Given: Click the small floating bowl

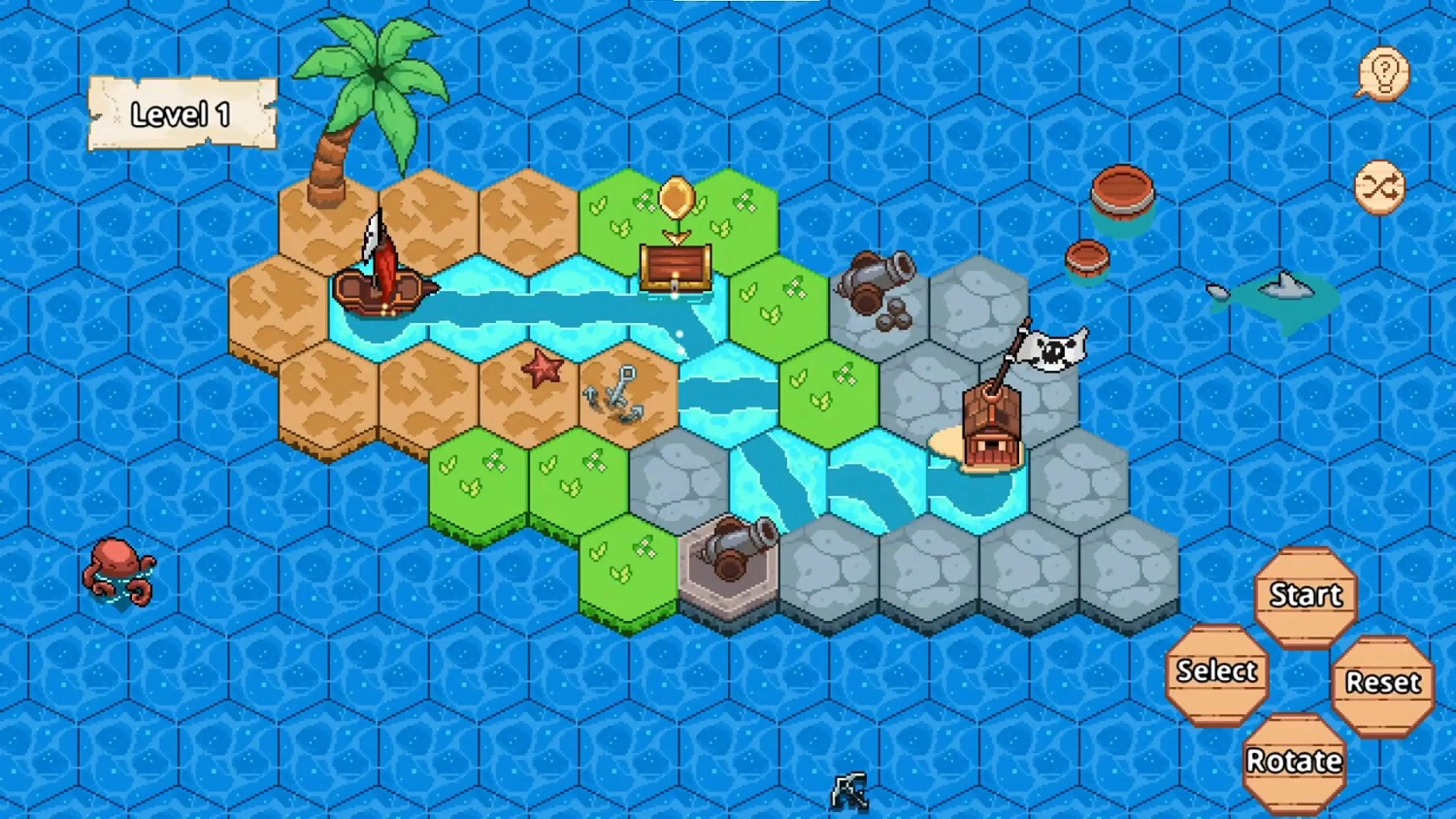Looking at the screenshot, I should (x=1087, y=257).
